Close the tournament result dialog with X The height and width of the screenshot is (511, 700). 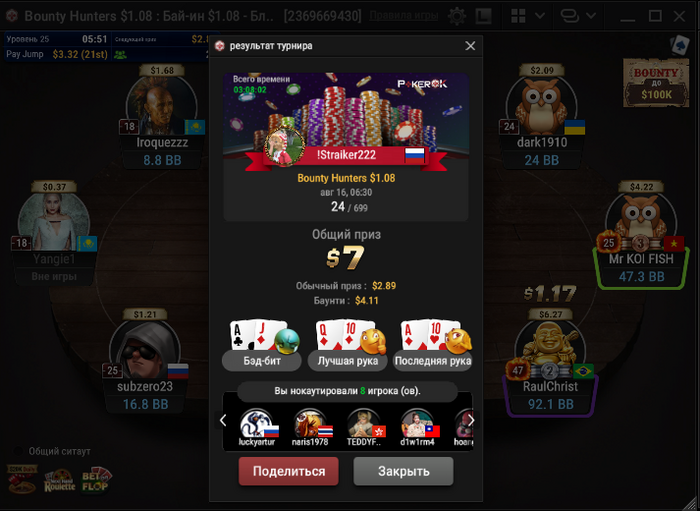[x=470, y=46]
